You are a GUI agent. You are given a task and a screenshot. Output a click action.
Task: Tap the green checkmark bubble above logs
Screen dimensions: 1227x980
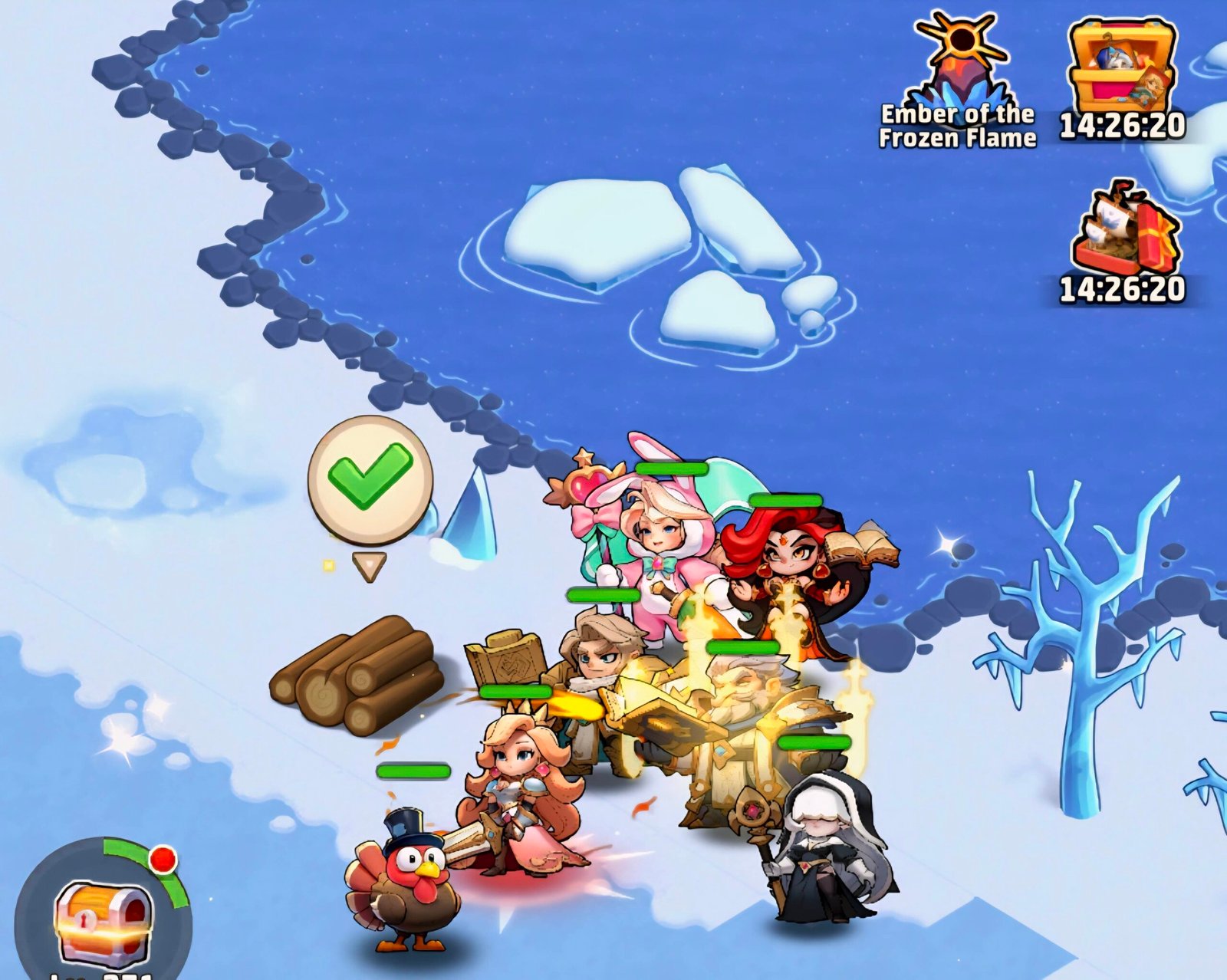370,478
